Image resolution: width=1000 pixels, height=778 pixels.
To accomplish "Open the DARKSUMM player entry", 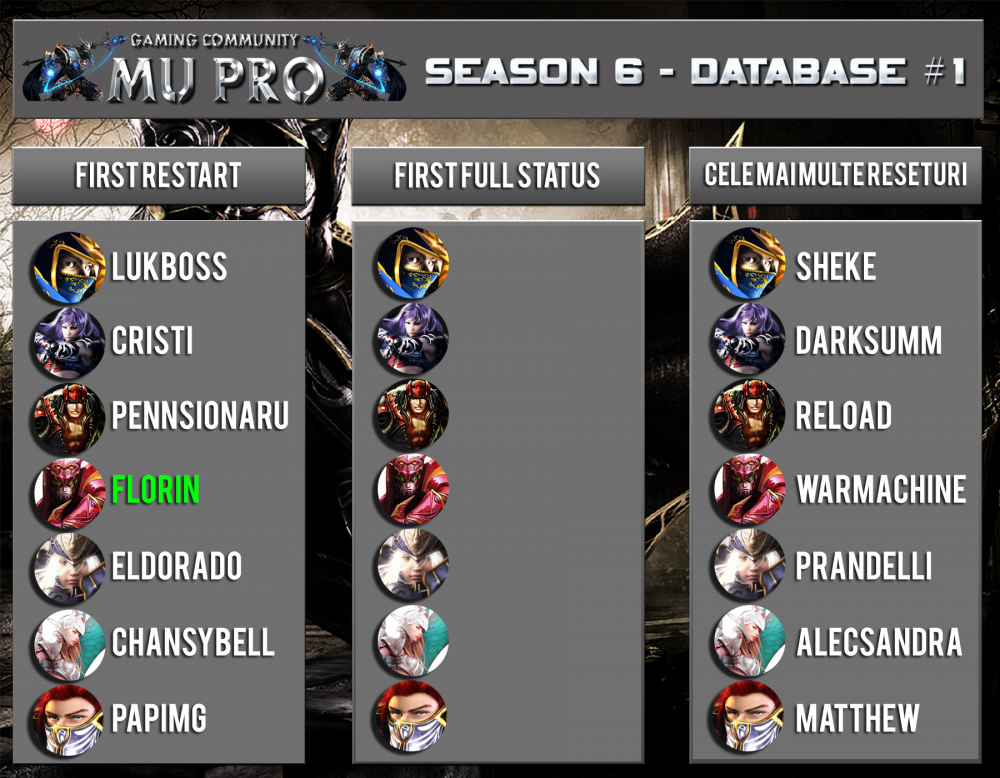I will 868,341.
